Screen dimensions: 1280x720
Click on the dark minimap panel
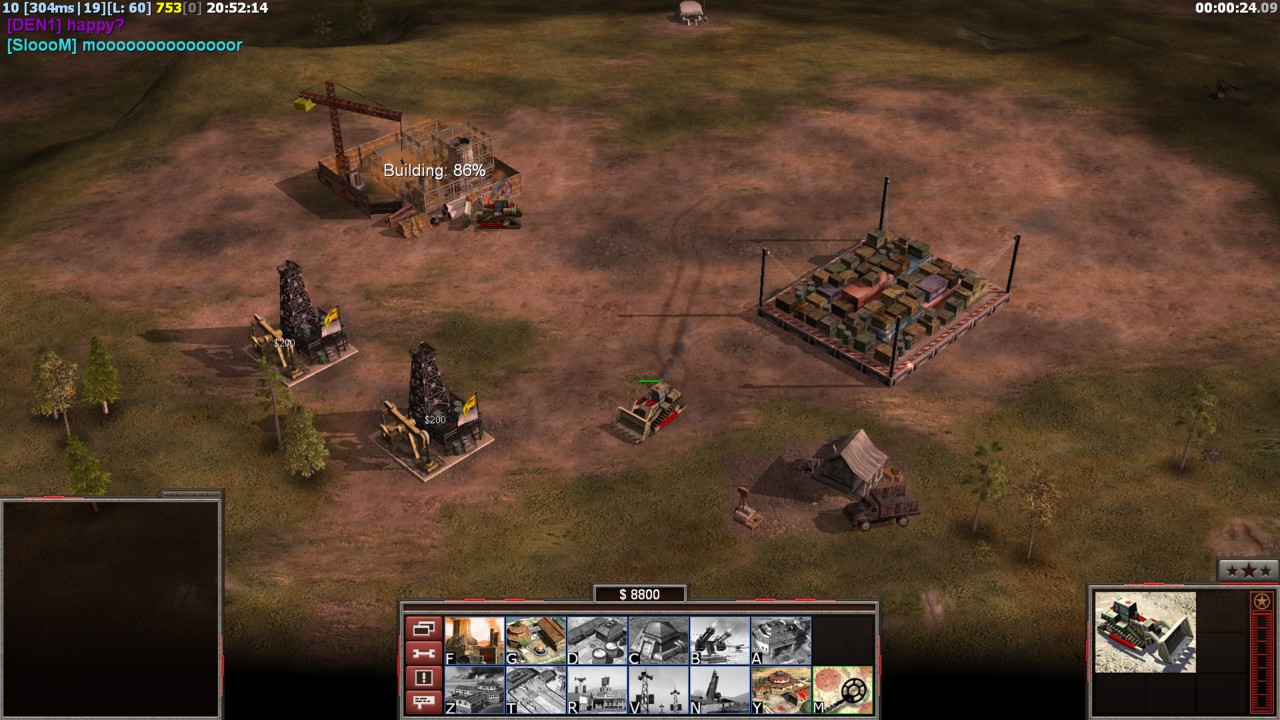111,608
